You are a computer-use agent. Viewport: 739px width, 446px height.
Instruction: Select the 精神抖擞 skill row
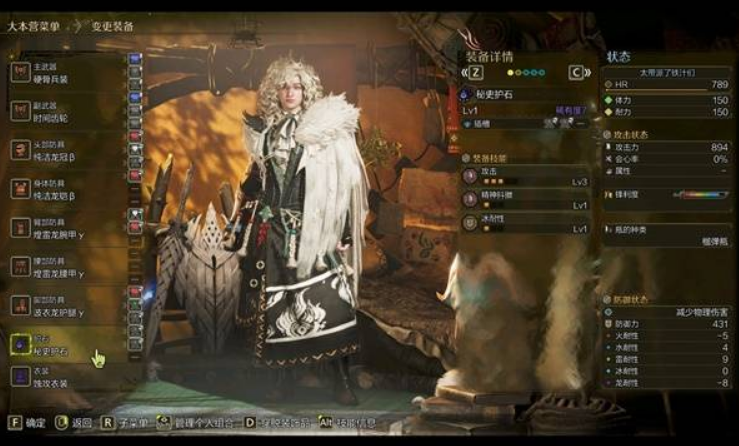(x=525, y=200)
